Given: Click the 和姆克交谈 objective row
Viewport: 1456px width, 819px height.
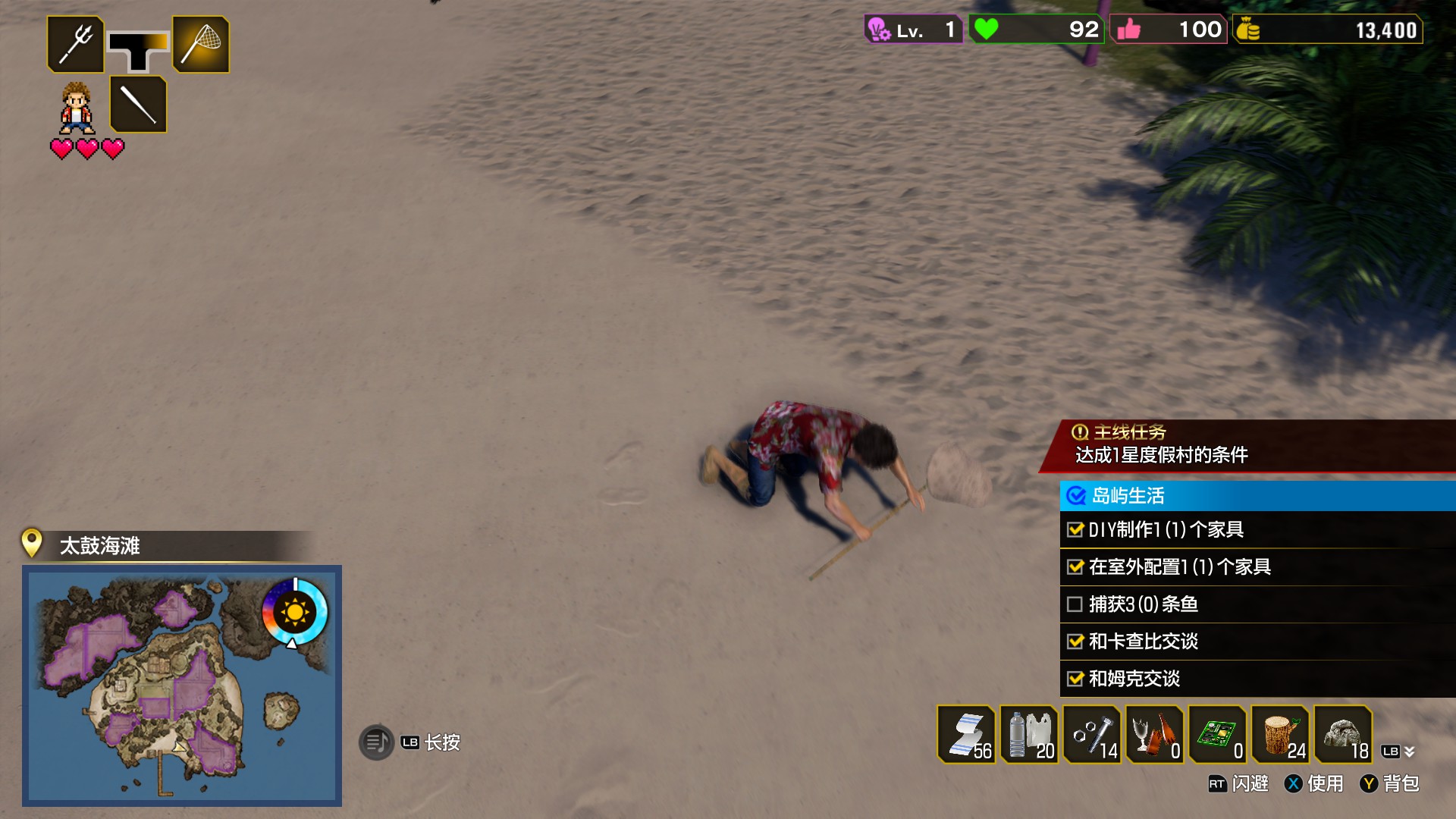Looking at the screenshot, I should [1257, 678].
